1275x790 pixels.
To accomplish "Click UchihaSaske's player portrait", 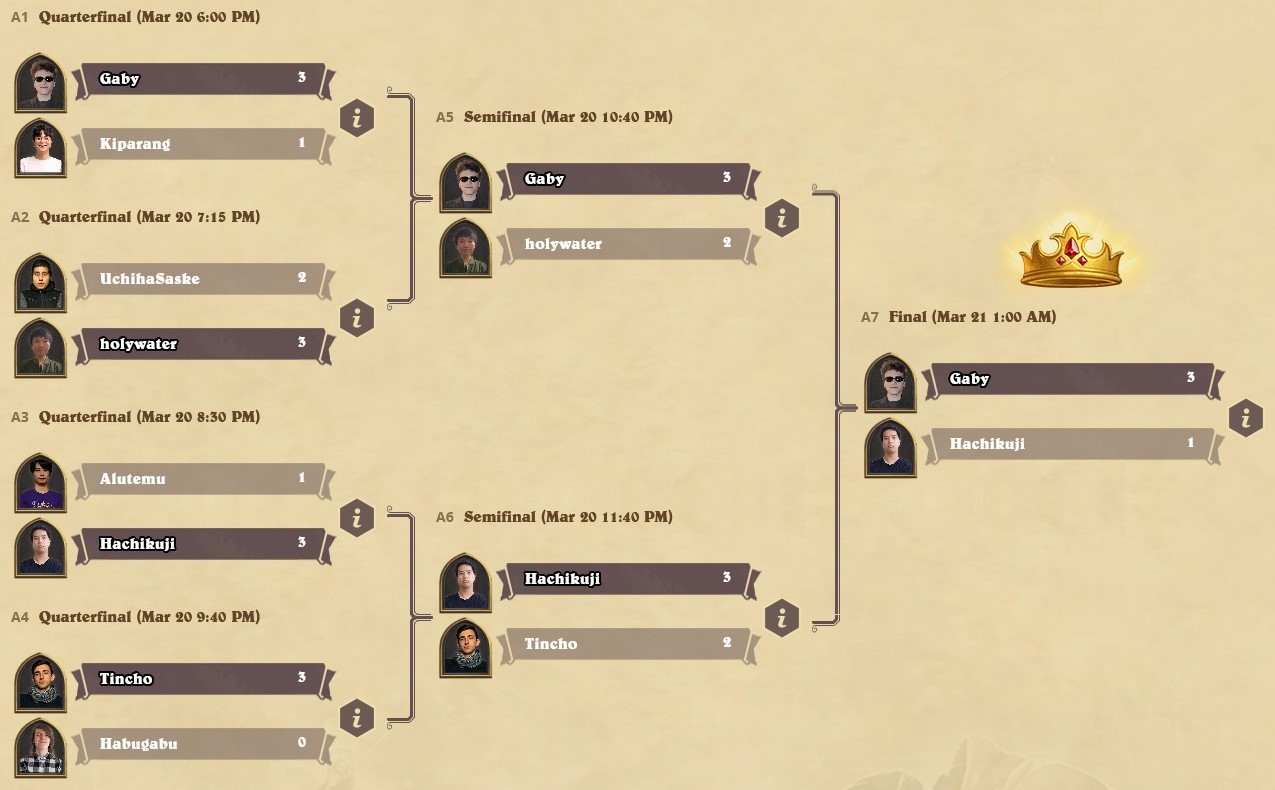I will click(x=41, y=283).
